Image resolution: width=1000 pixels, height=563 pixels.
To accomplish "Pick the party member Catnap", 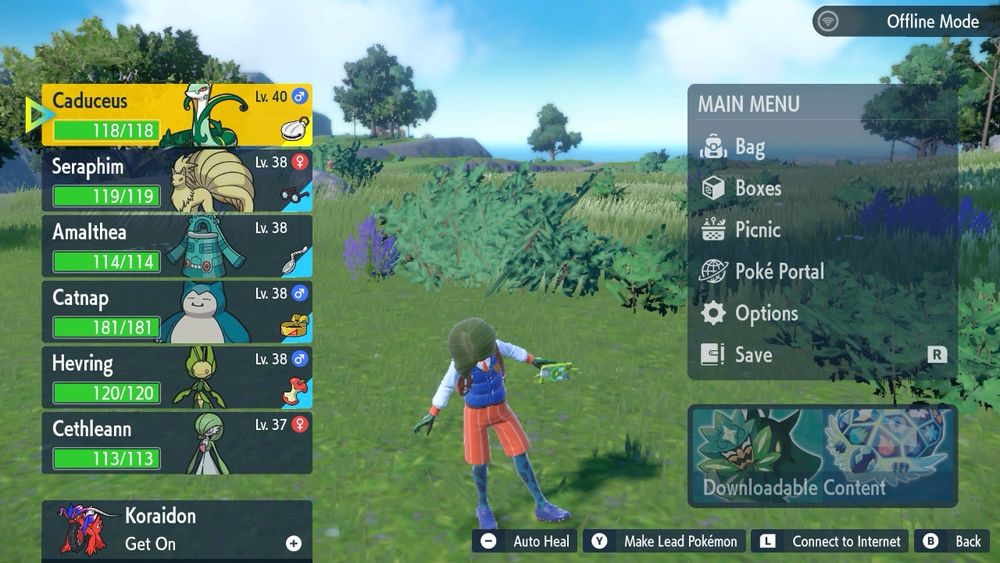I will pos(177,311).
